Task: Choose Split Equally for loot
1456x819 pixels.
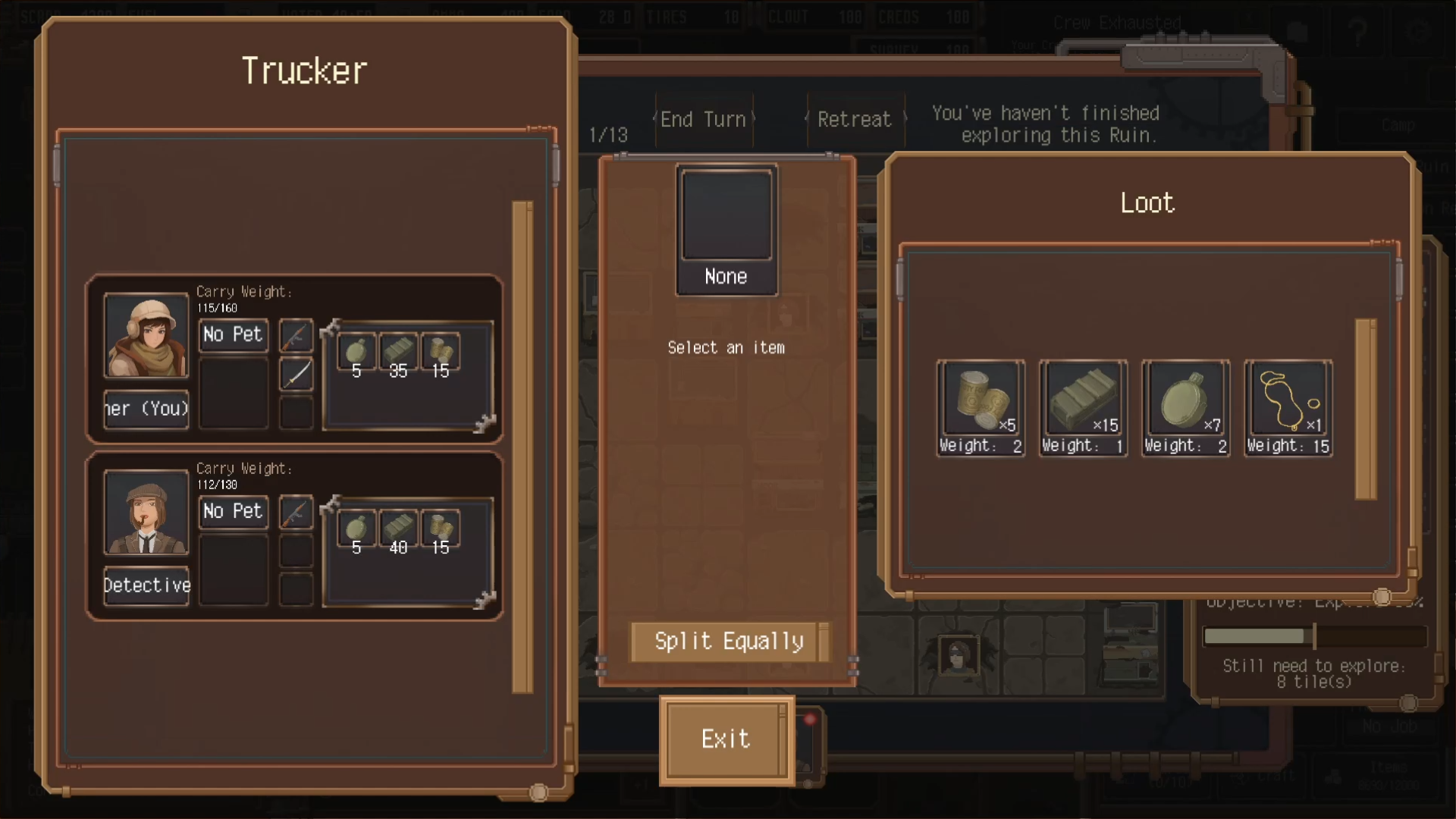Action: 728,642
